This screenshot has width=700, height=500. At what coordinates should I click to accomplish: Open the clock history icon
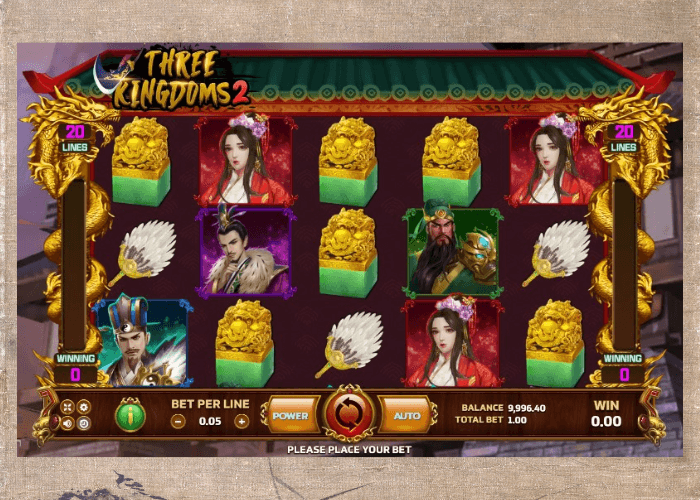tap(84, 423)
